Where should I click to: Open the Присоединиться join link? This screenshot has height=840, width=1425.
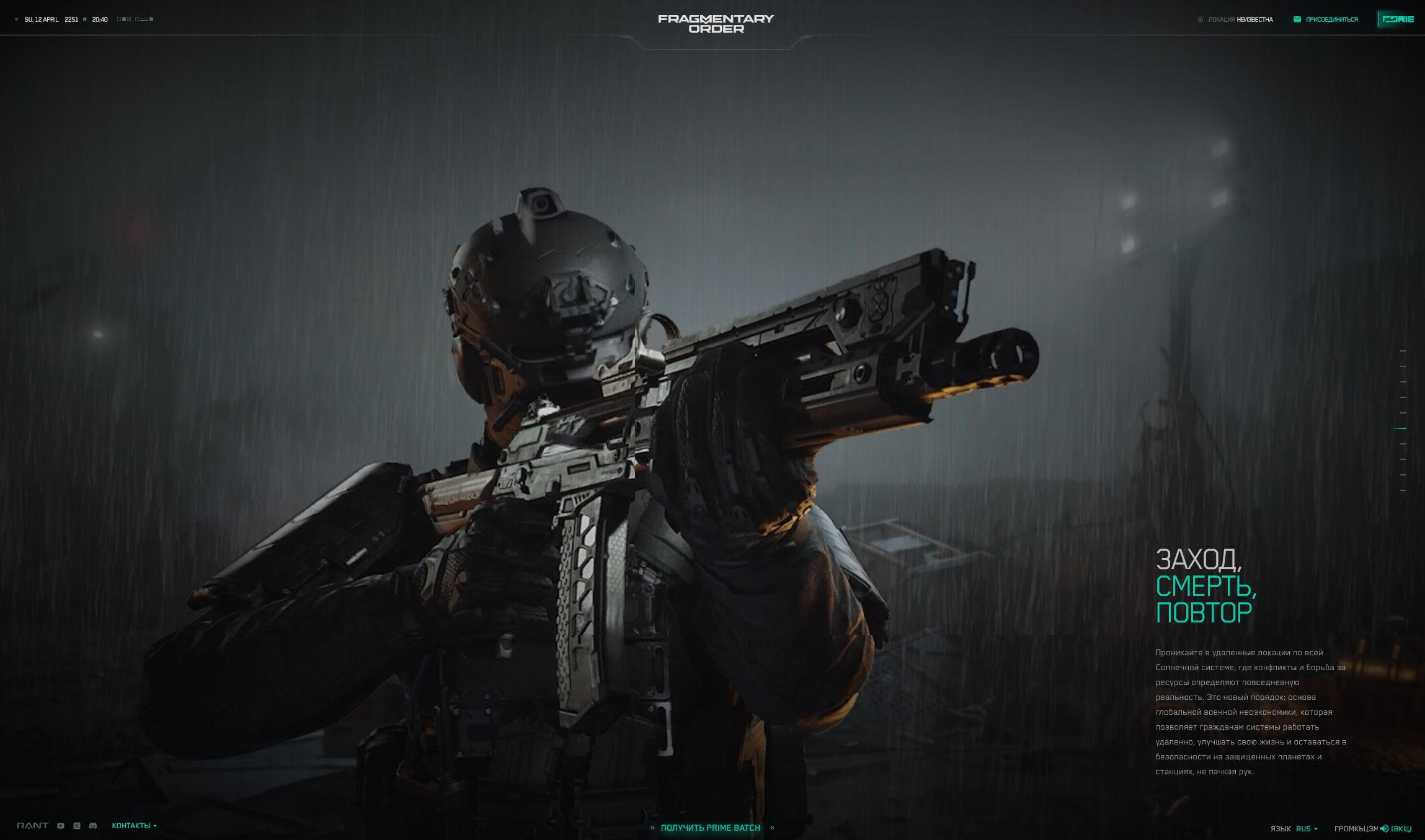(1326, 19)
